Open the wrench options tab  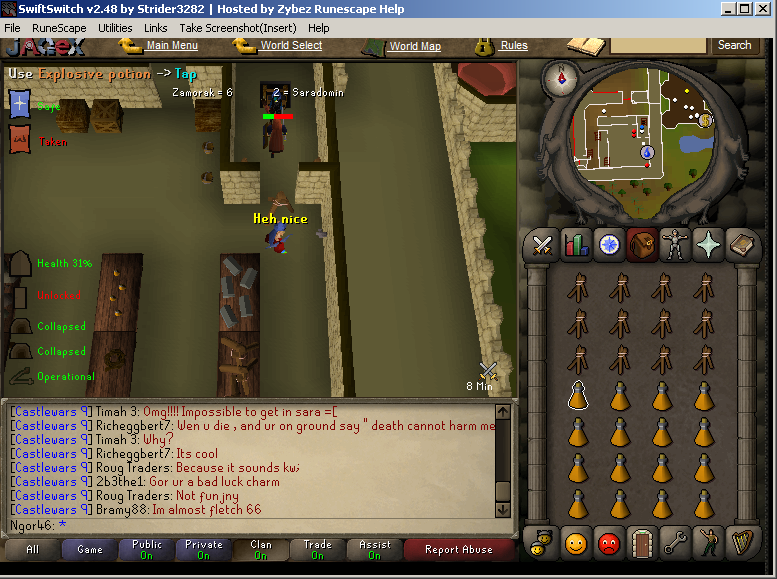click(675, 543)
